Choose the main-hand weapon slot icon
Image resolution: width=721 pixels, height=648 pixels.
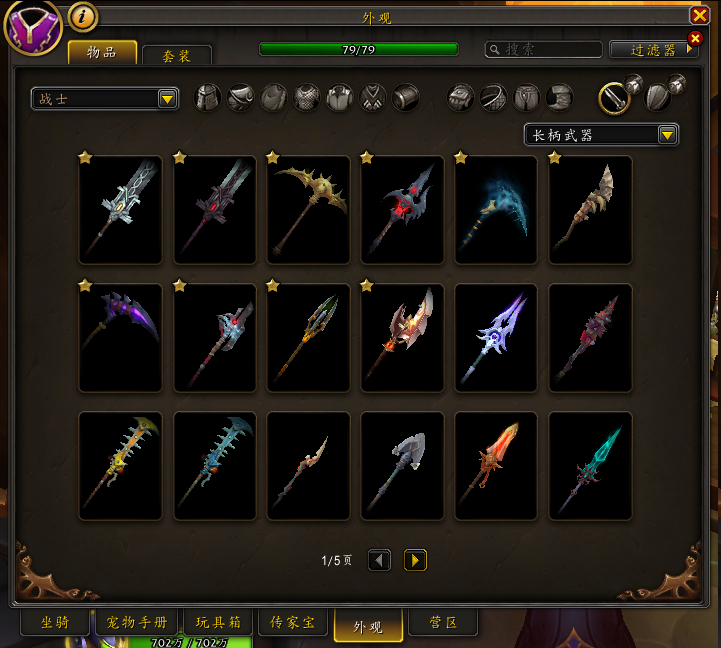pyautogui.click(x=614, y=97)
